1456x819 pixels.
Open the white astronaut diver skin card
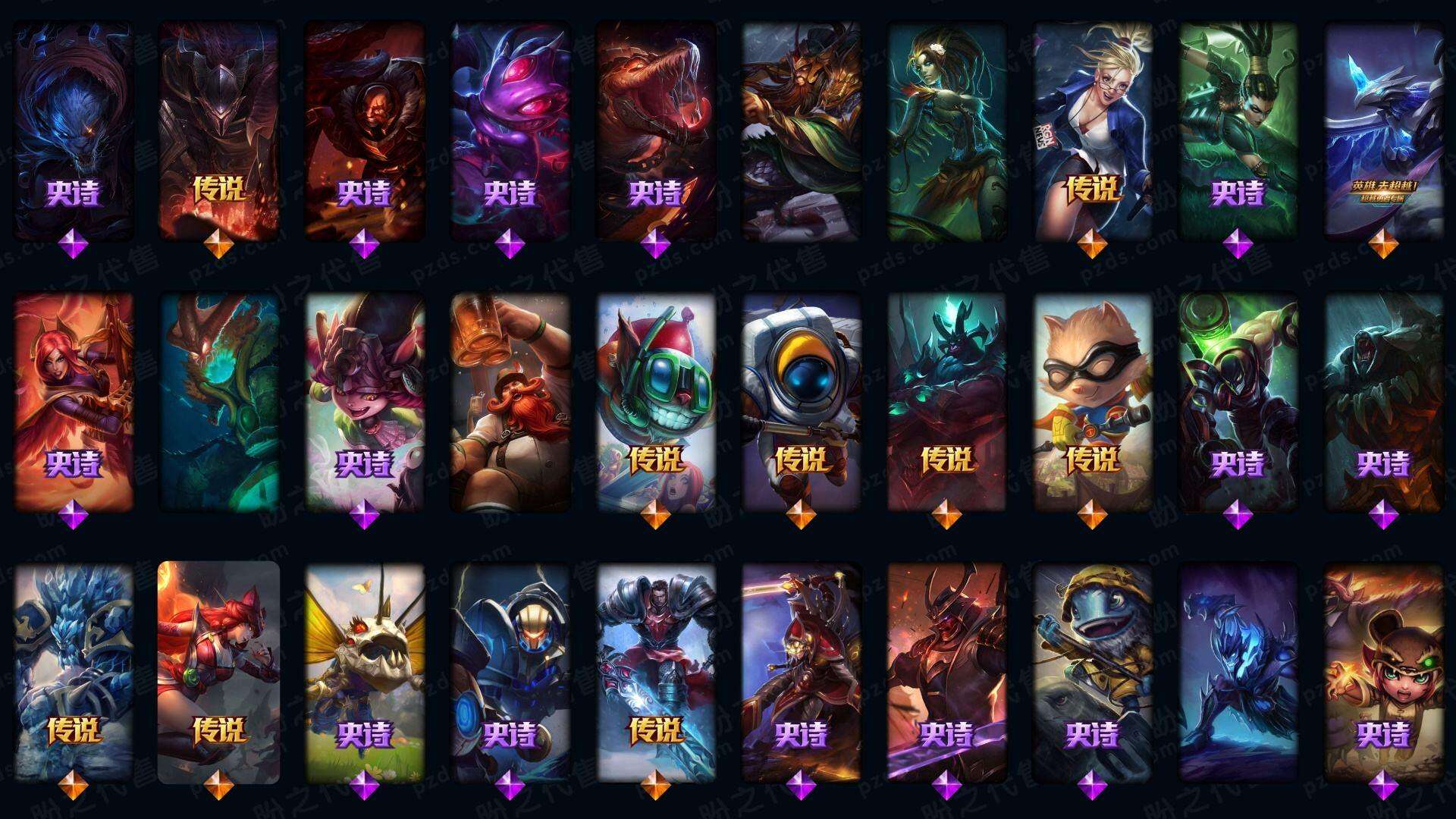[801, 402]
